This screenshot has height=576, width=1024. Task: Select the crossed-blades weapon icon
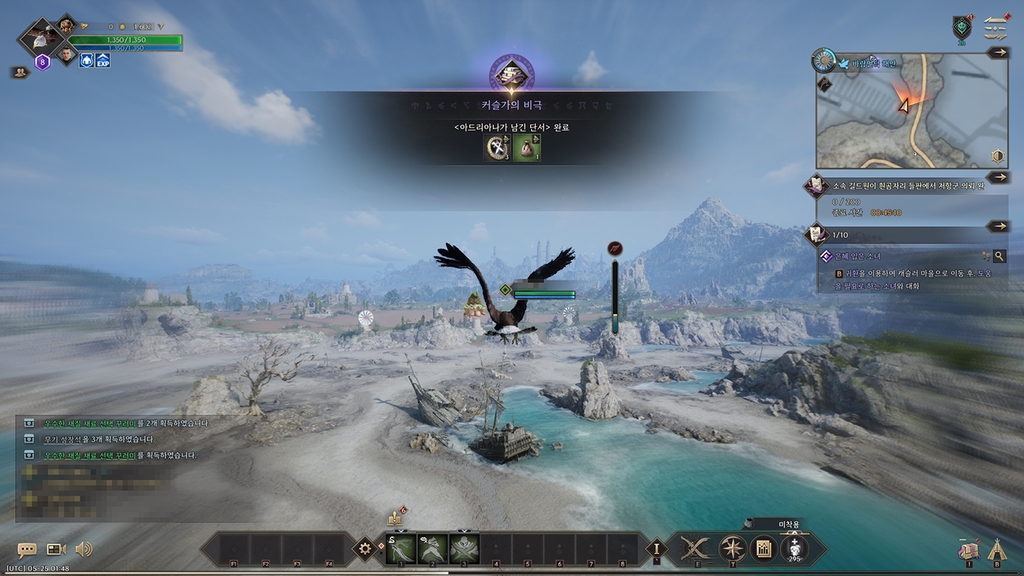[x=694, y=548]
